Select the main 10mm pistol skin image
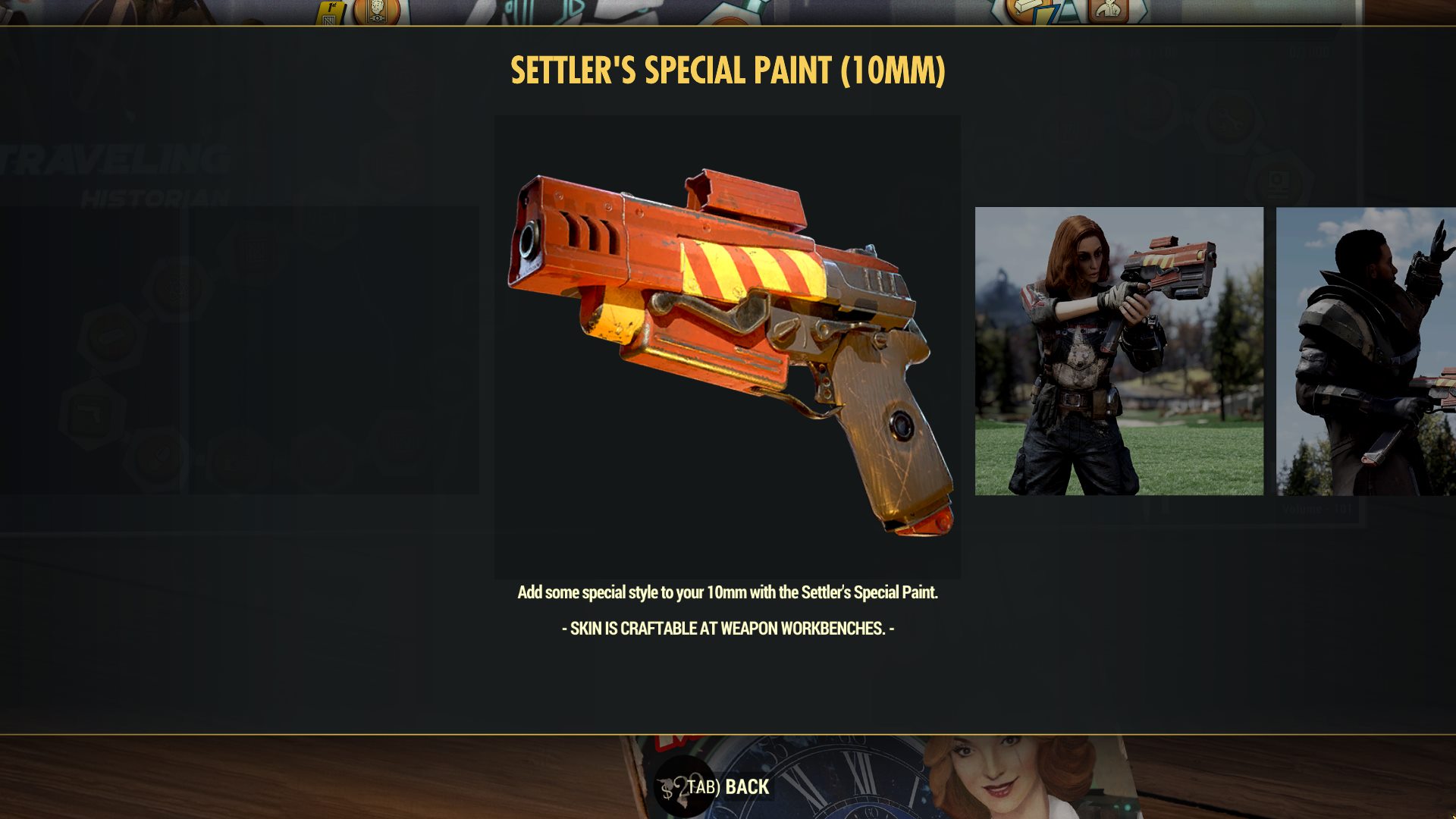This screenshot has width=1456, height=819. [727, 347]
